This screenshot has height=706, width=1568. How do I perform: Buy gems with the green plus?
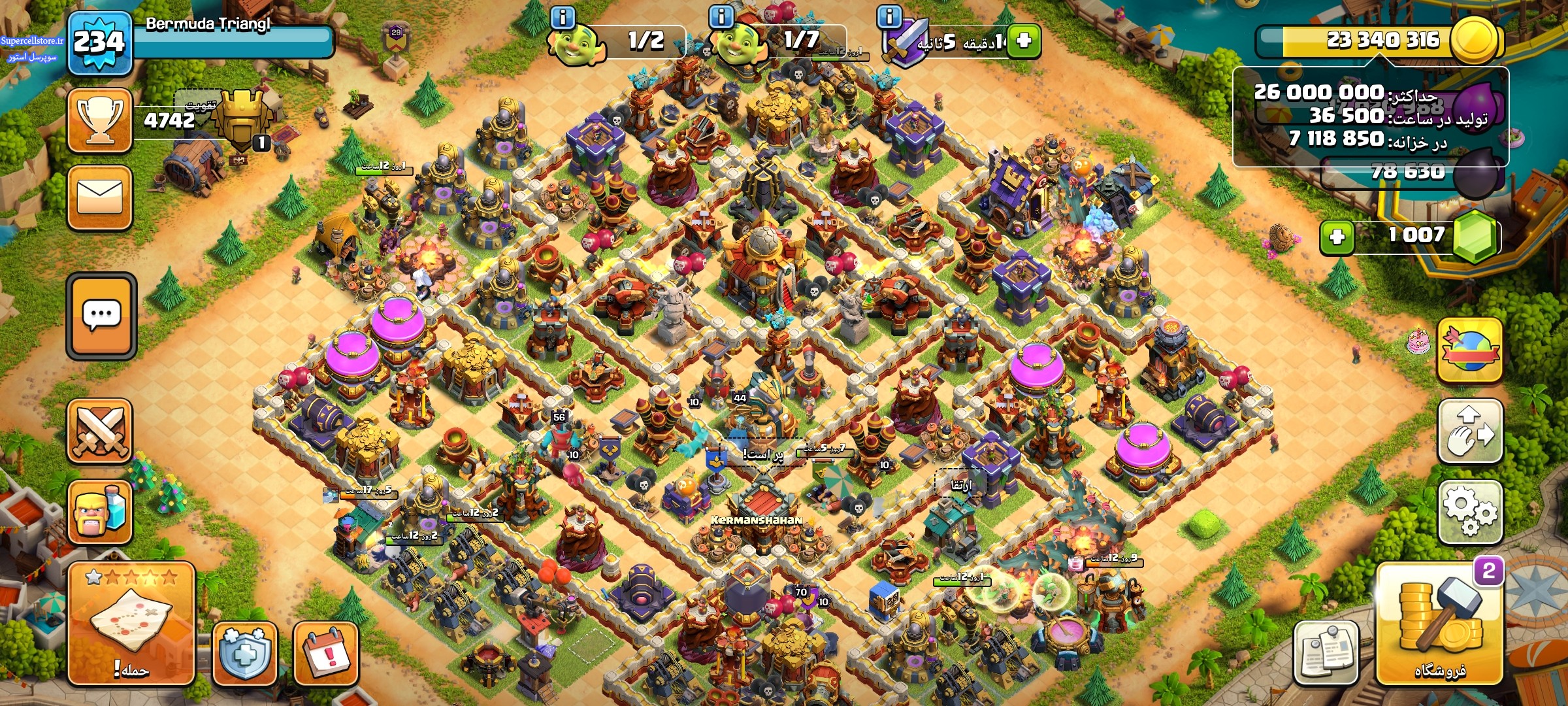coord(1337,236)
